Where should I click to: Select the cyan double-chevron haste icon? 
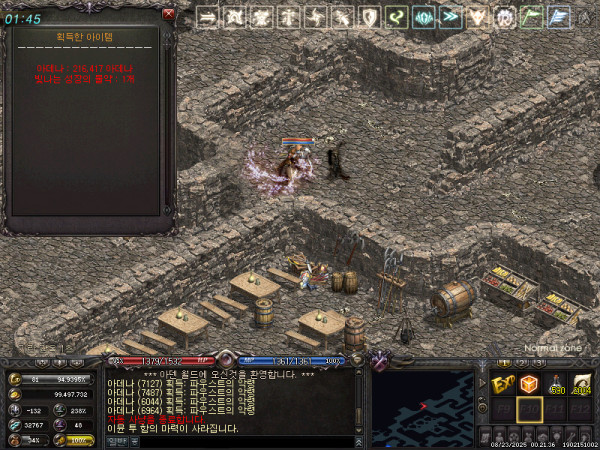[451, 16]
